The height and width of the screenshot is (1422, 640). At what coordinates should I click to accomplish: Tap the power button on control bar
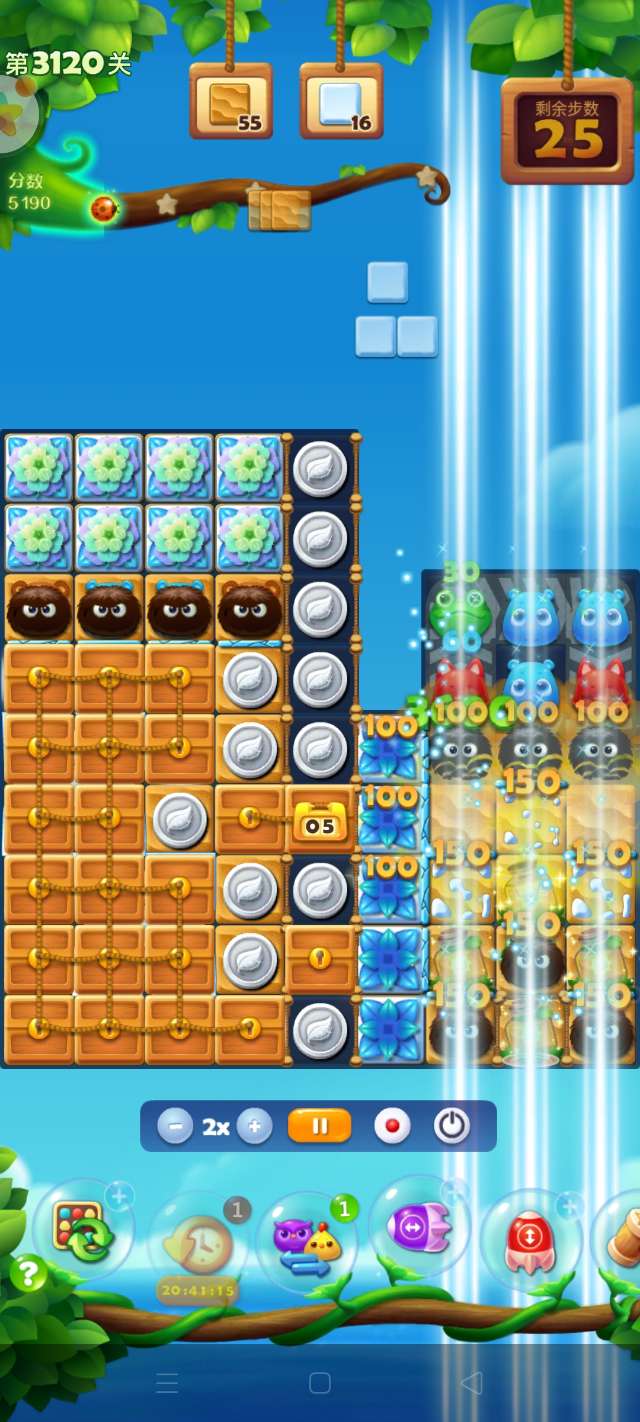tap(451, 1127)
